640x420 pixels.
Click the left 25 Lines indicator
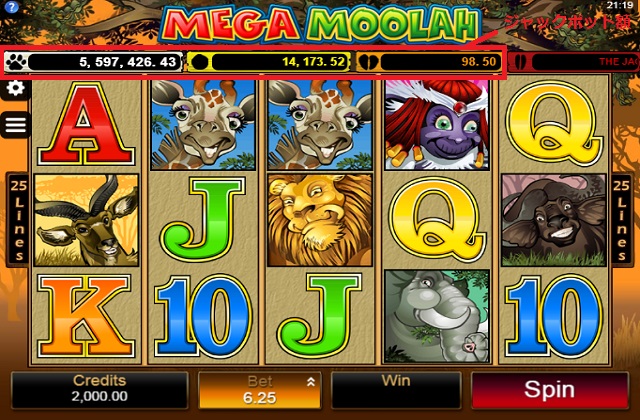17,220
